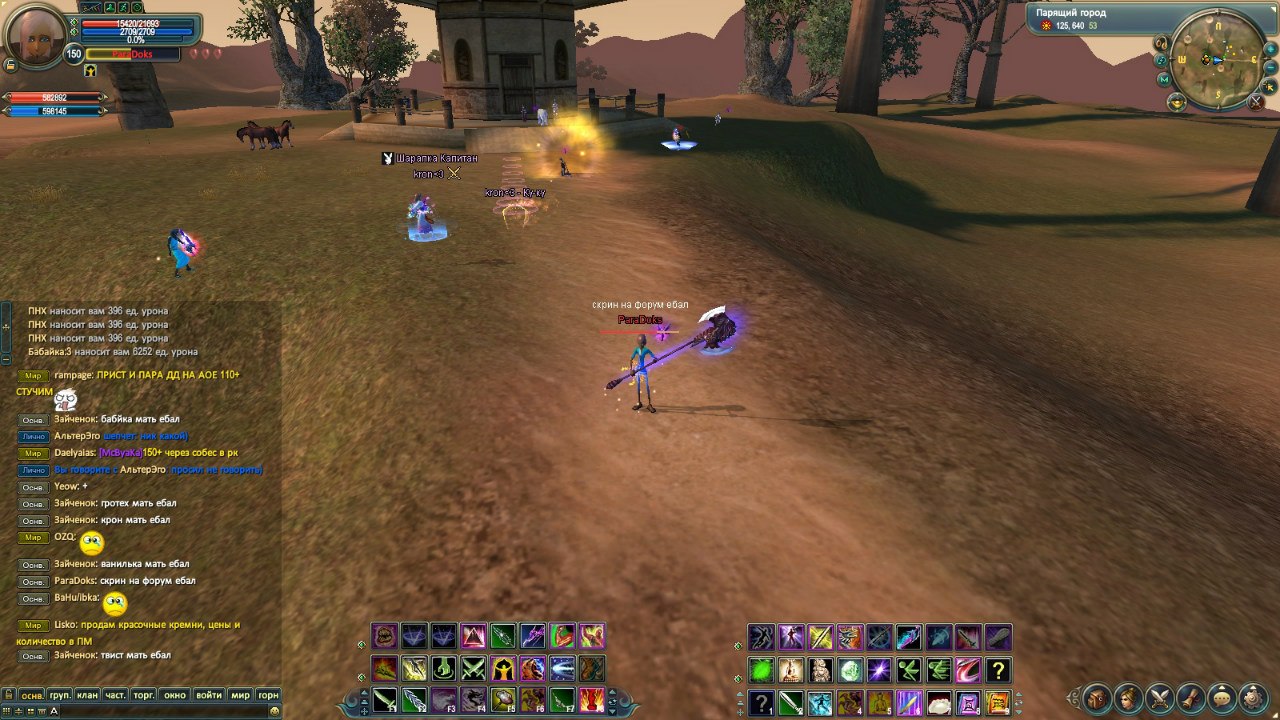Open the gold ingot shop button near minimap

point(1177,102)
